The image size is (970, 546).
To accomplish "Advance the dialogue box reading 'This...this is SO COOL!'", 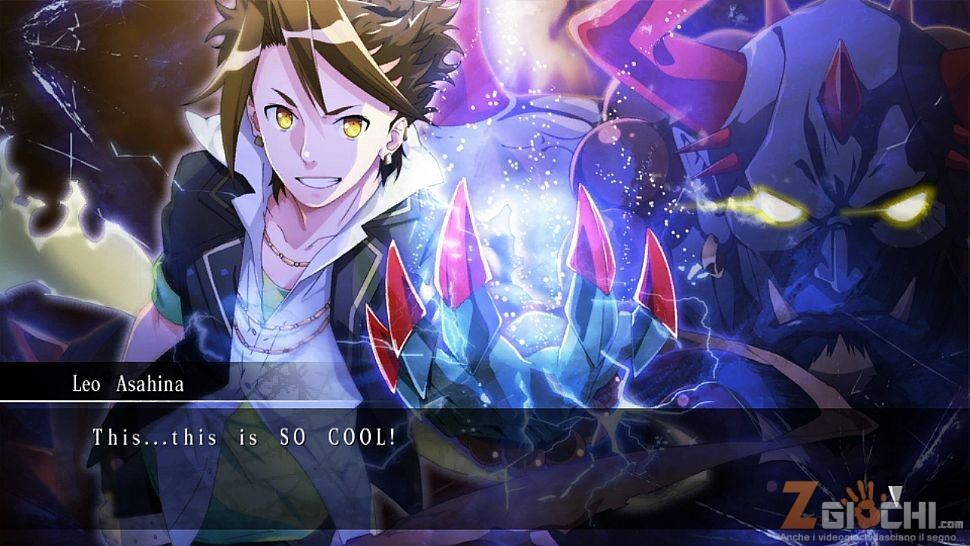I will [x=484, y=455].
